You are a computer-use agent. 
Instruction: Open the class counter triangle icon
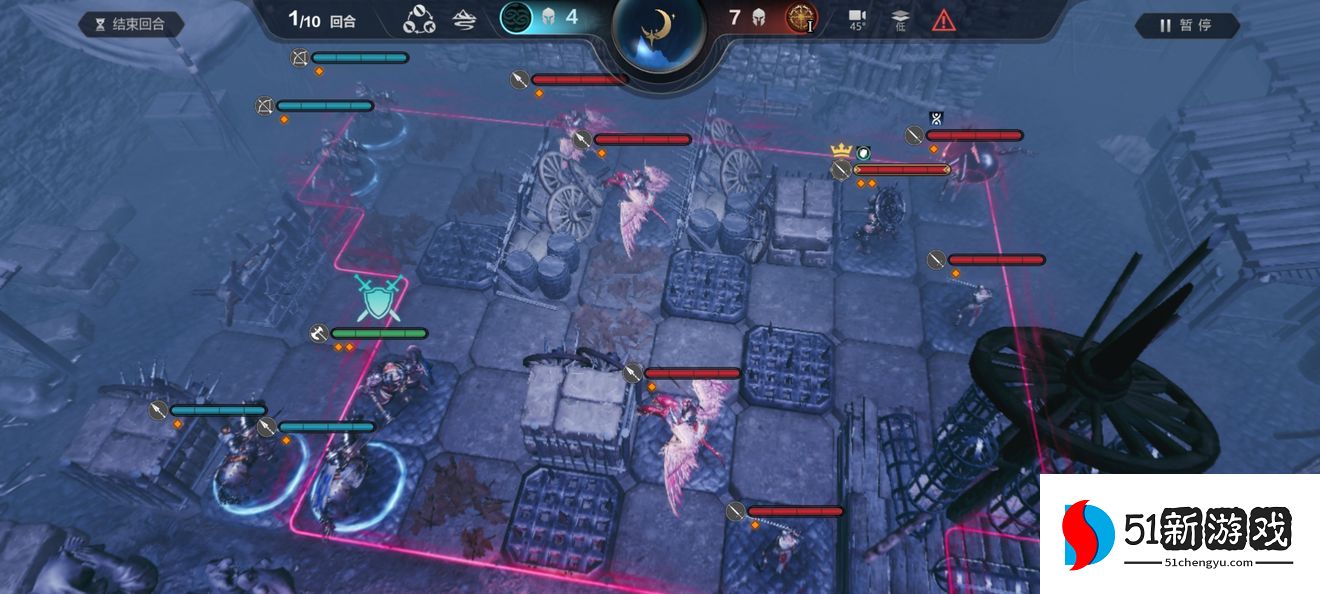pos(419,19)
